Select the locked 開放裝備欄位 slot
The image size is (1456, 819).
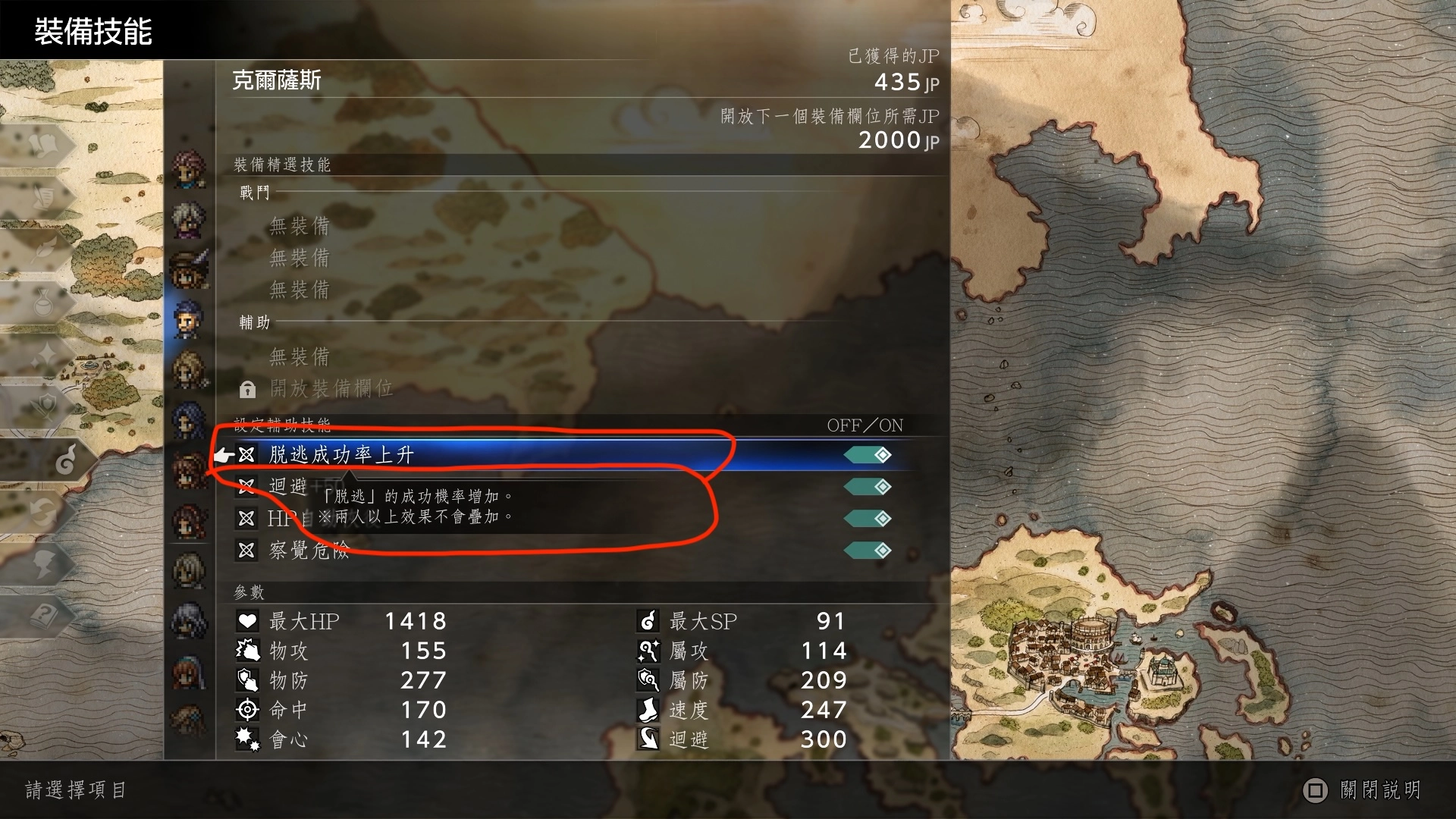(331, 389)
